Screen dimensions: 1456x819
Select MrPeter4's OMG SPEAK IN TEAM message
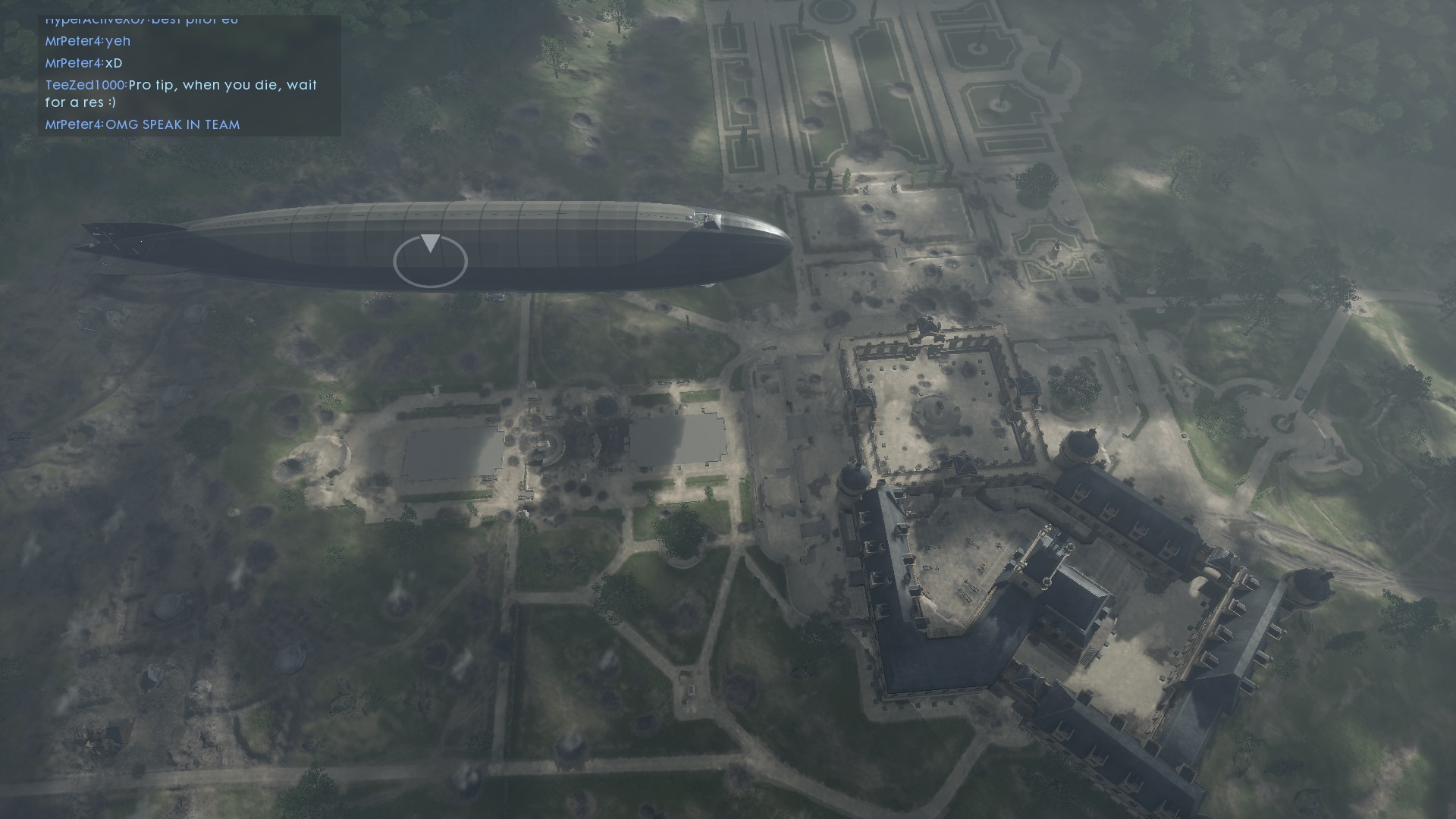pos(143,124)
